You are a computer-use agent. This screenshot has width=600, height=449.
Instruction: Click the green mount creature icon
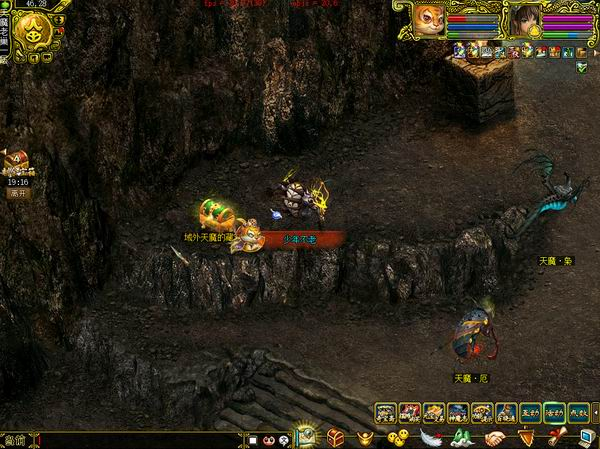click(x=462, y=438)
